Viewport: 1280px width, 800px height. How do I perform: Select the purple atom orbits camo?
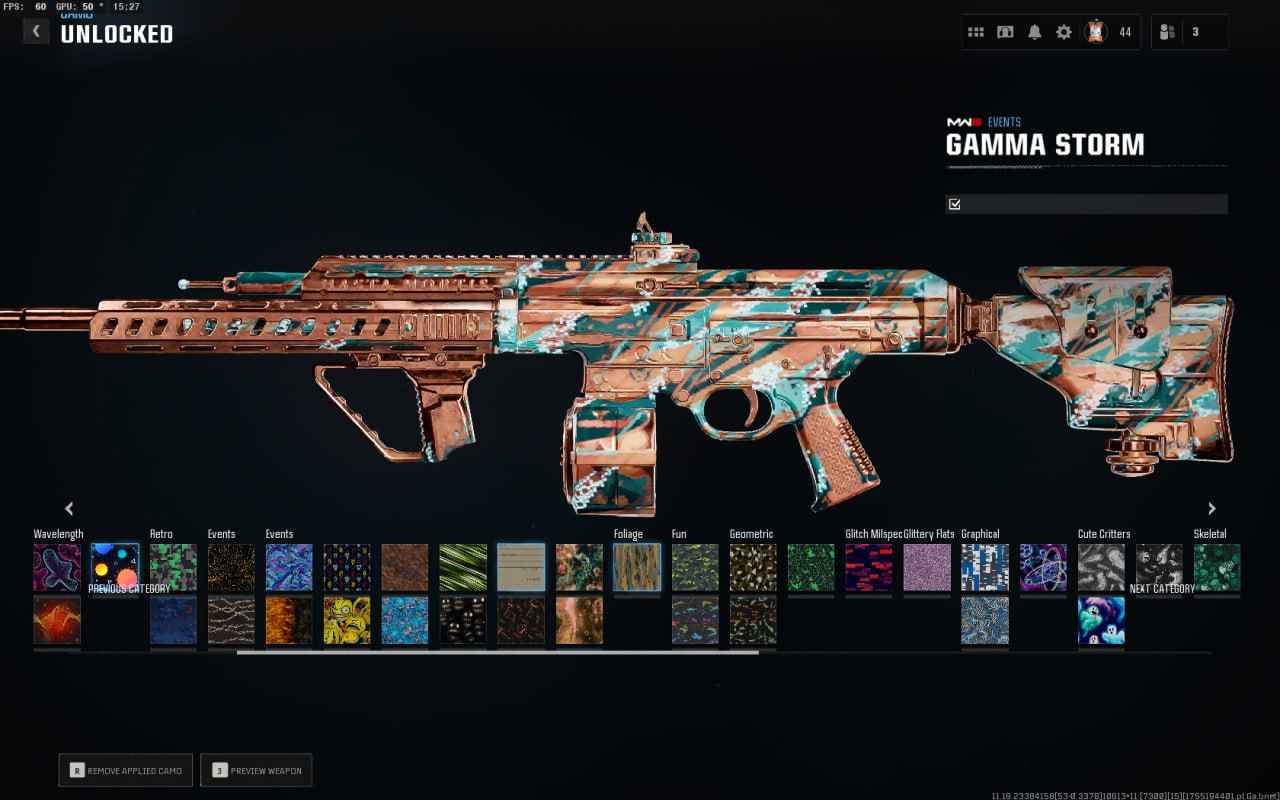pos(1043,567)
